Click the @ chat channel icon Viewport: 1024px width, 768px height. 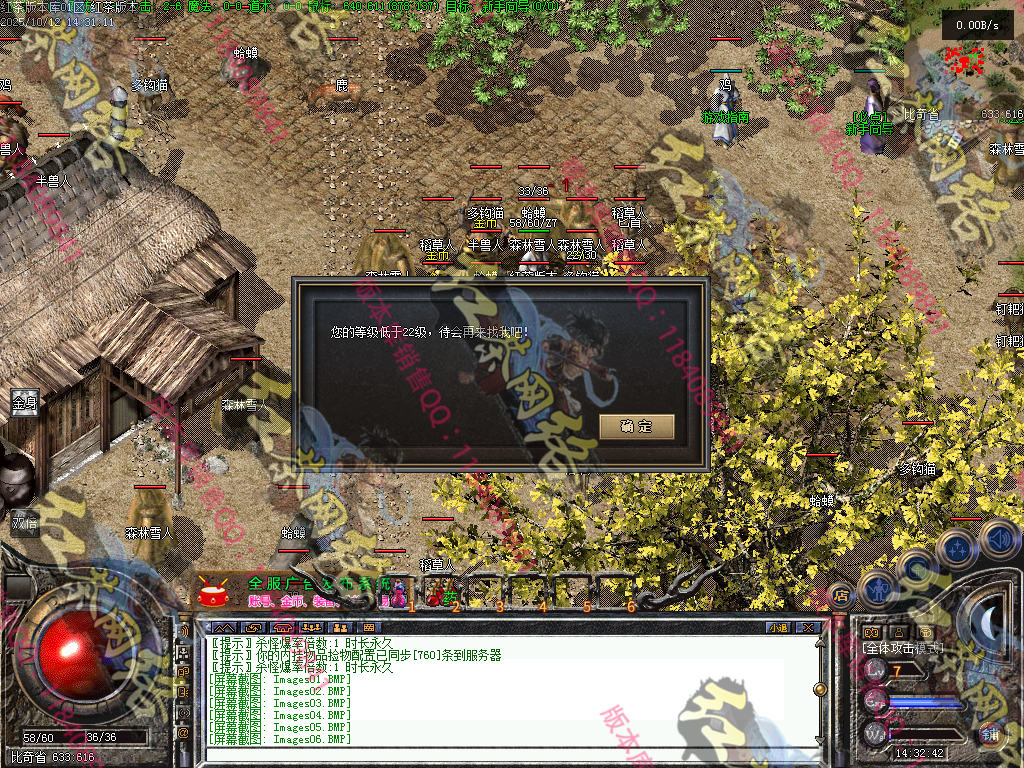coord(183,733)
